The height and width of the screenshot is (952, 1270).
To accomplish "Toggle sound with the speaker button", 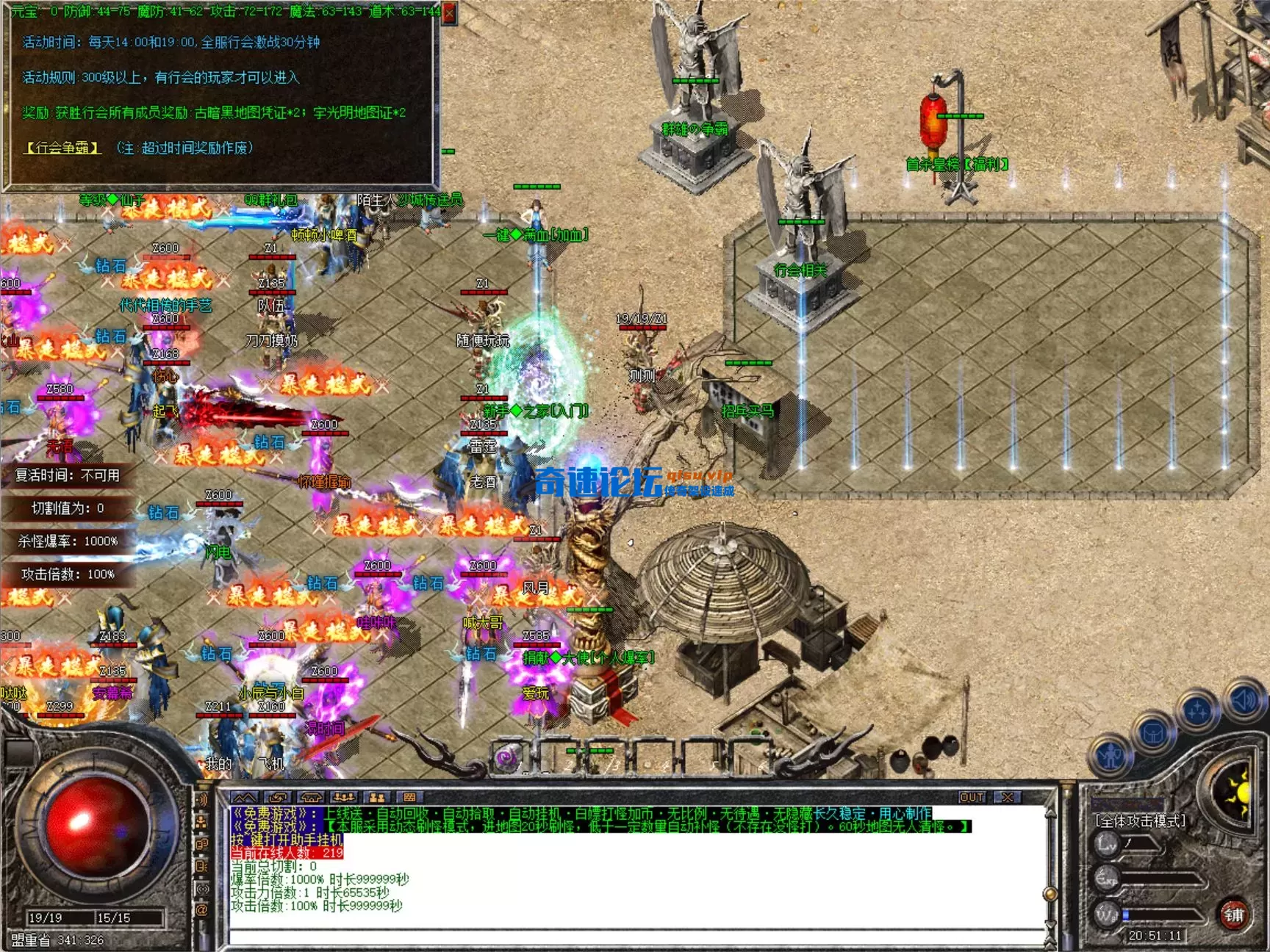I will coord(1244,699).
